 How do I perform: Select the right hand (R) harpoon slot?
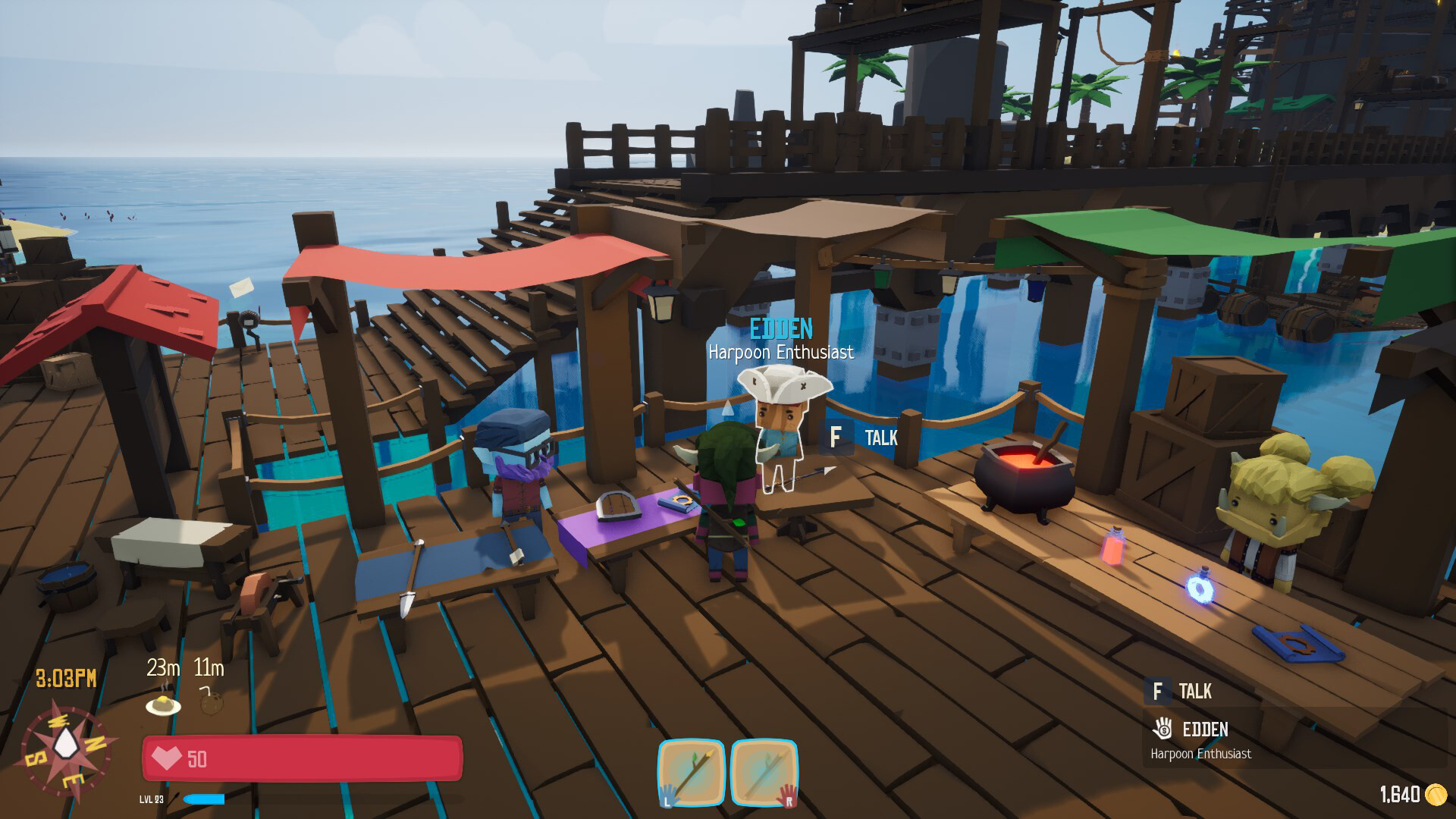click(764, 773)
